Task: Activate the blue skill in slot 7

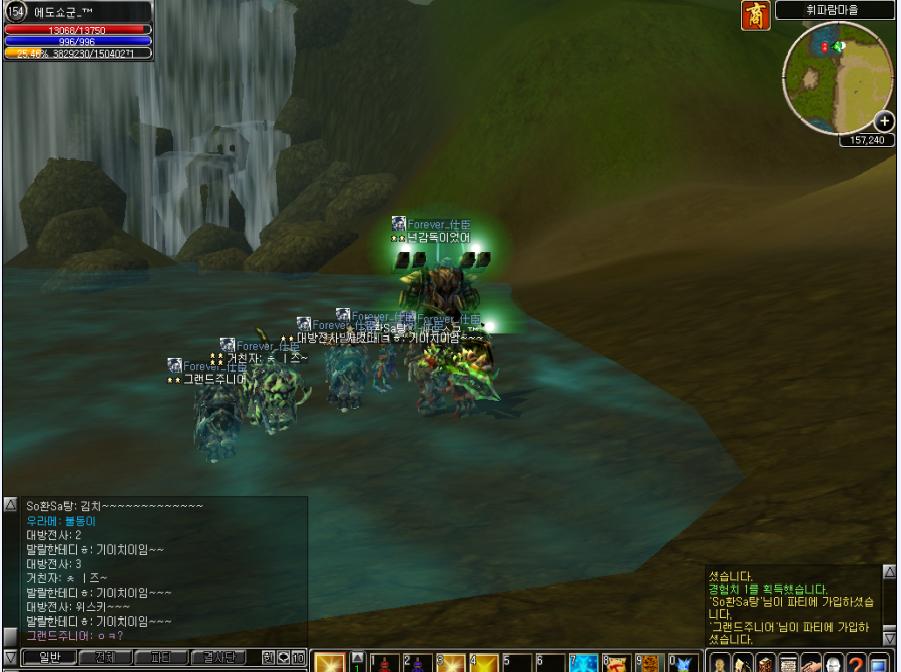Action: (584, 662)
